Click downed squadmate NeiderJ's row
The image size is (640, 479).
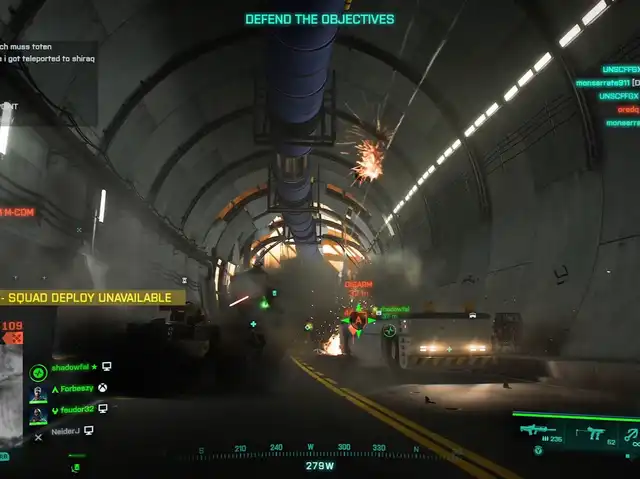[68, 430]
